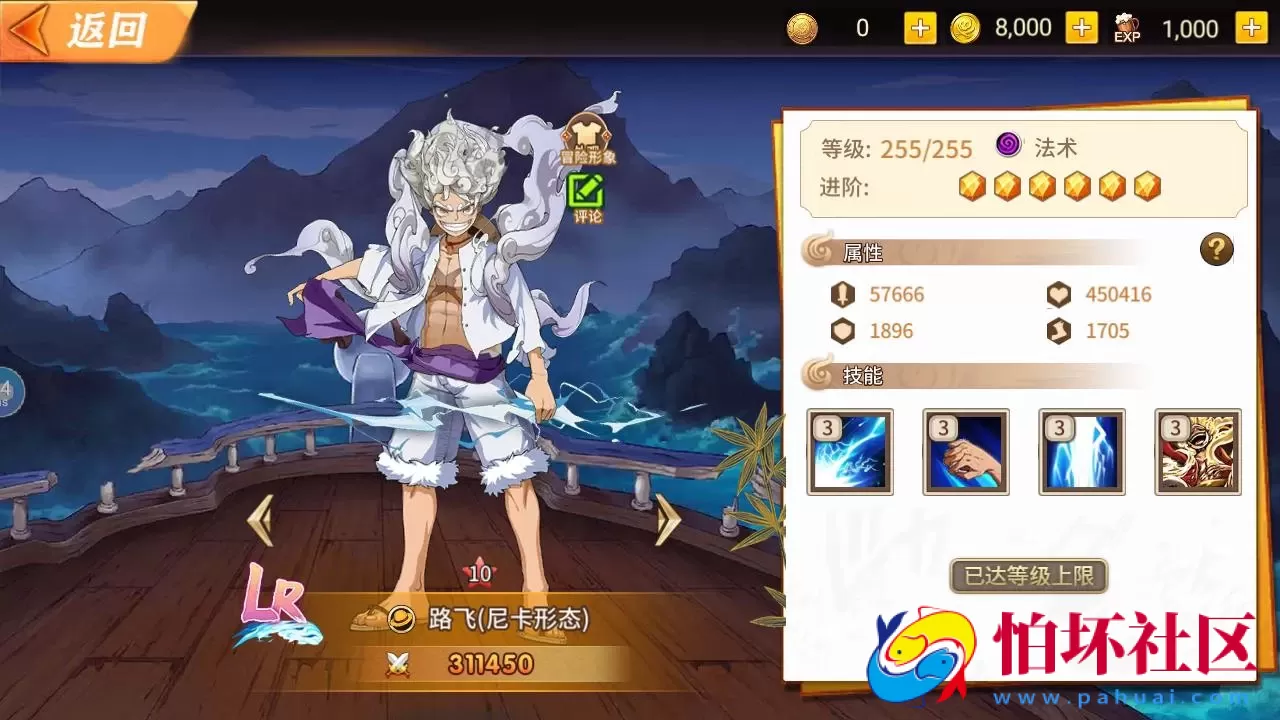Viewport: 1280px width, 720px height.
Task: Click the 法术 purple spell element icon
Action: click(1008, 148)
